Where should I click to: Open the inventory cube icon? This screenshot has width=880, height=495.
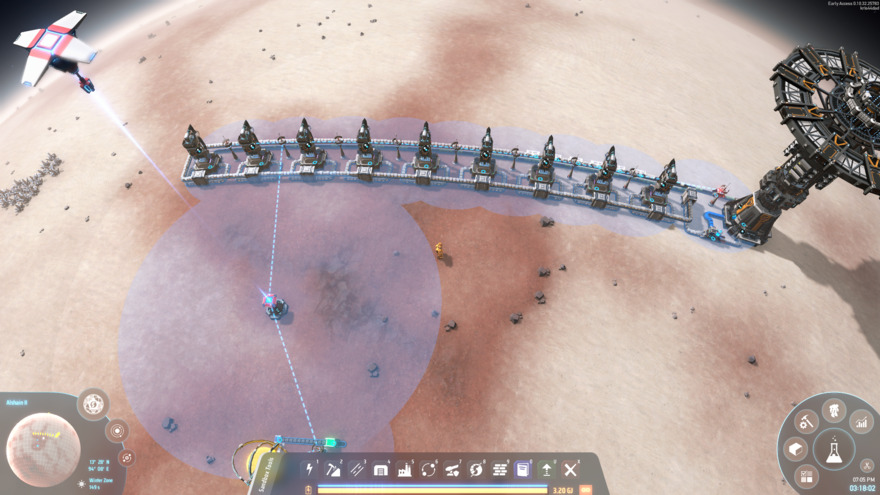tap(796, 449)
